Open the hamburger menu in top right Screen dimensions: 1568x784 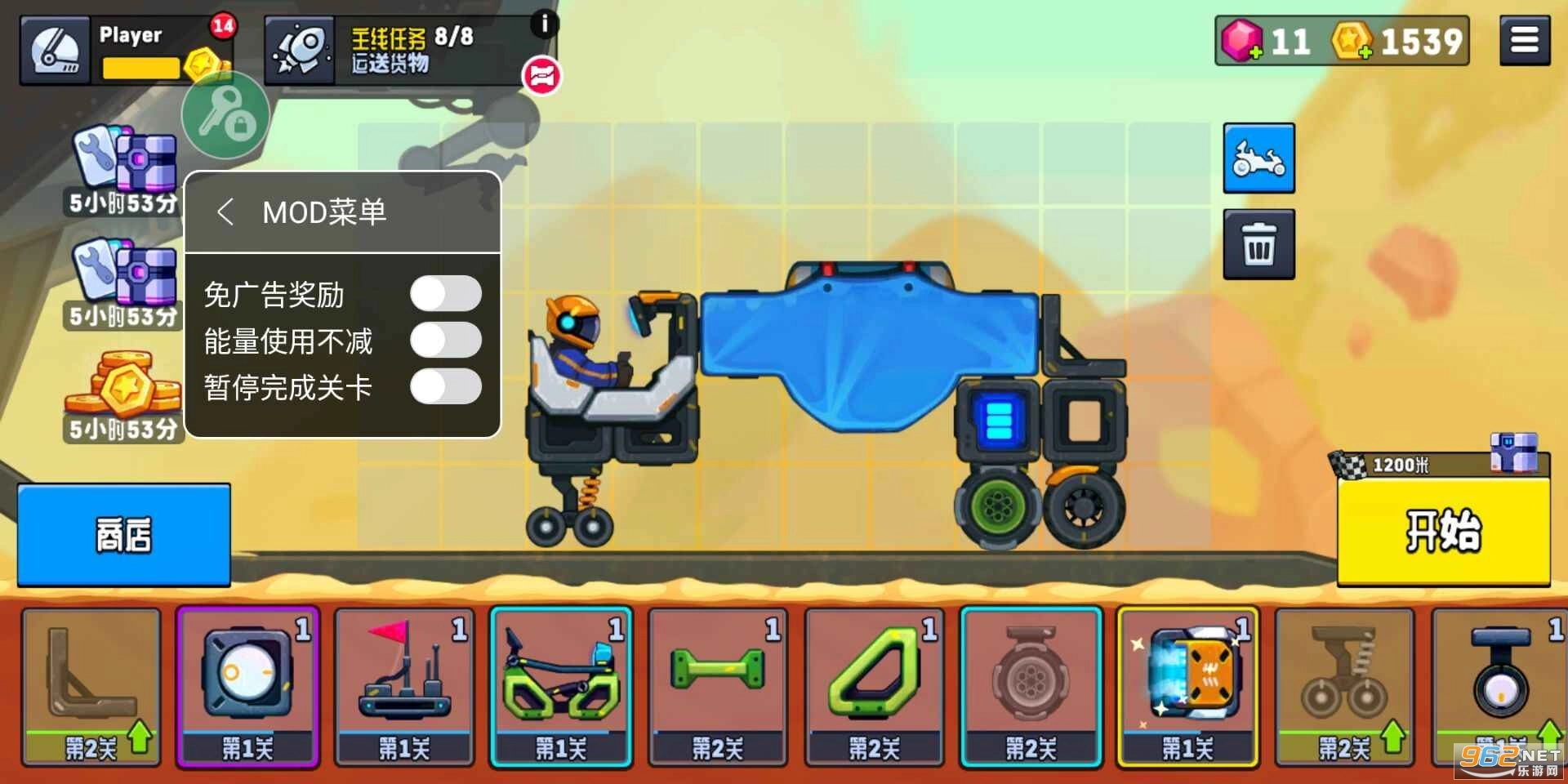1524,39
